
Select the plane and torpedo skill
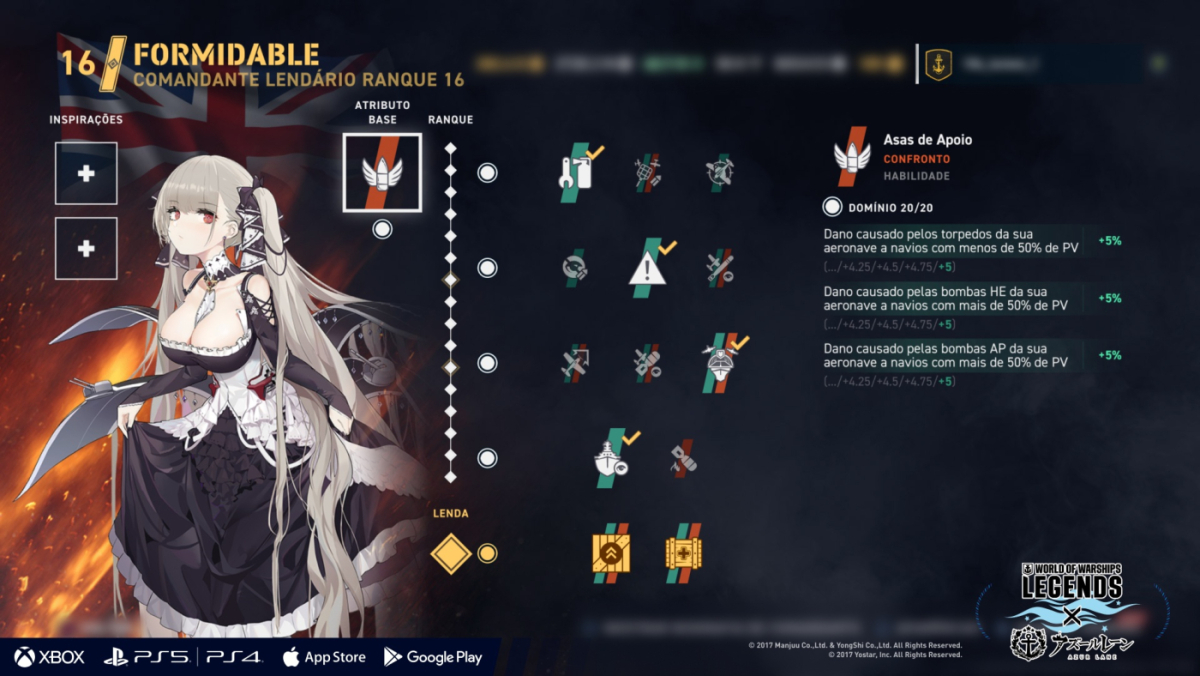point(719,267)
